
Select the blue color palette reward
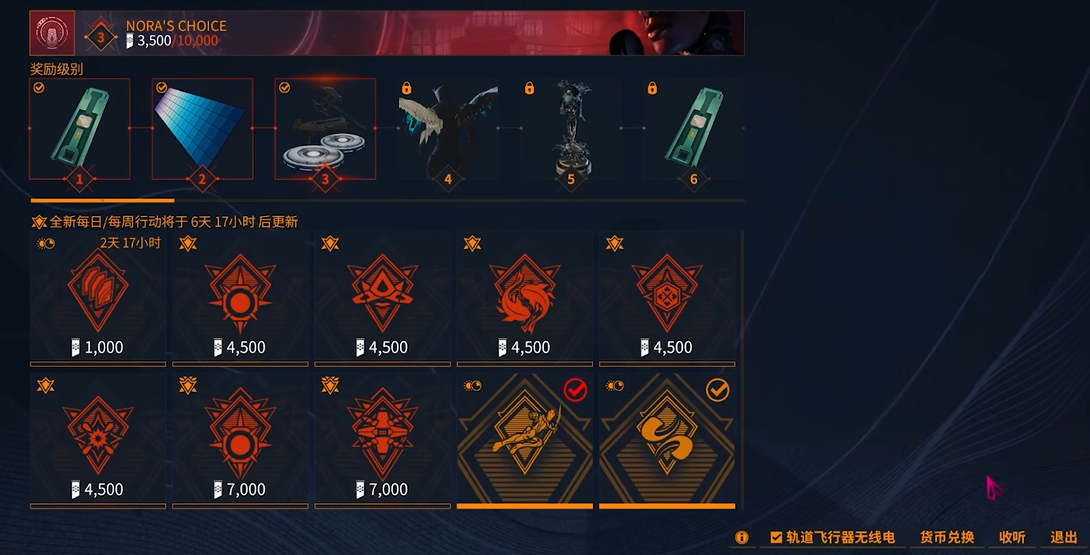(x=202, y=129)
